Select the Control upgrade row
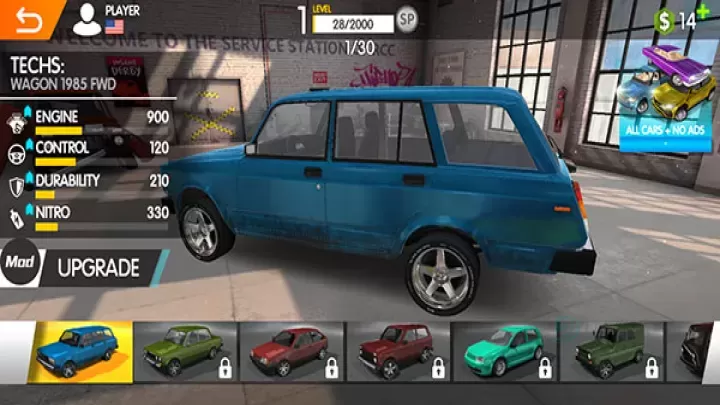 [88, 152]
